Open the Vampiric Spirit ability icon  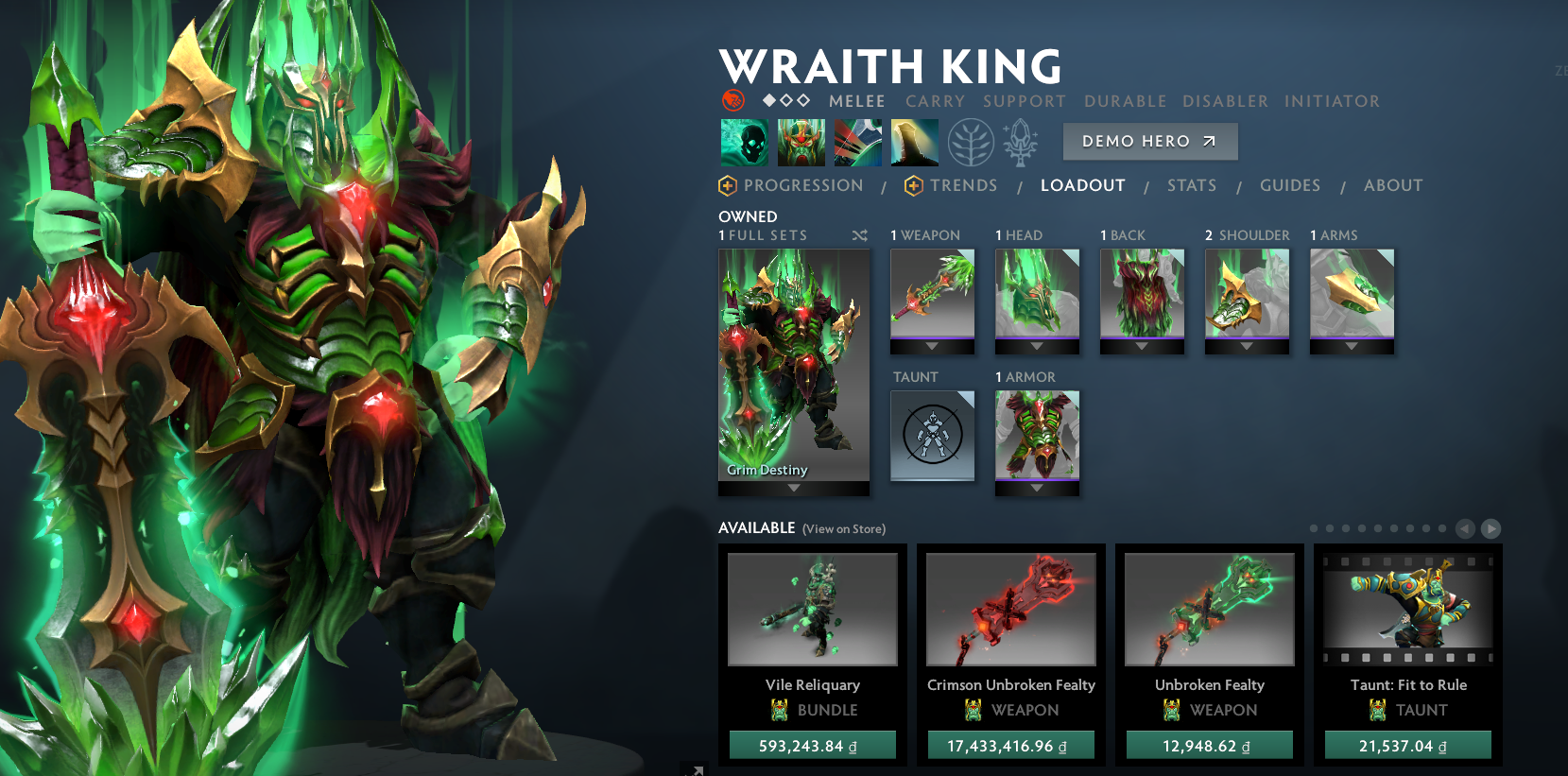[801, 142]
